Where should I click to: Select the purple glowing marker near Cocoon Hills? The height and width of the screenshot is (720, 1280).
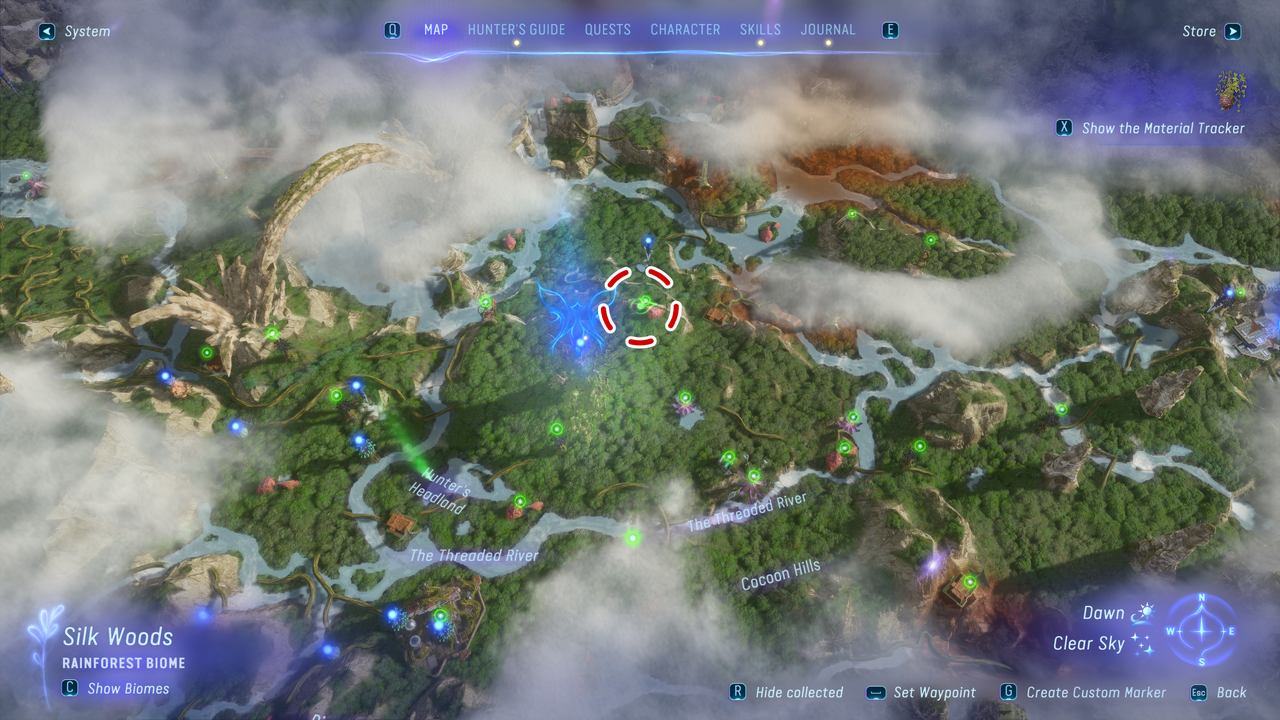pyautogui.click(x=932, y=564)
